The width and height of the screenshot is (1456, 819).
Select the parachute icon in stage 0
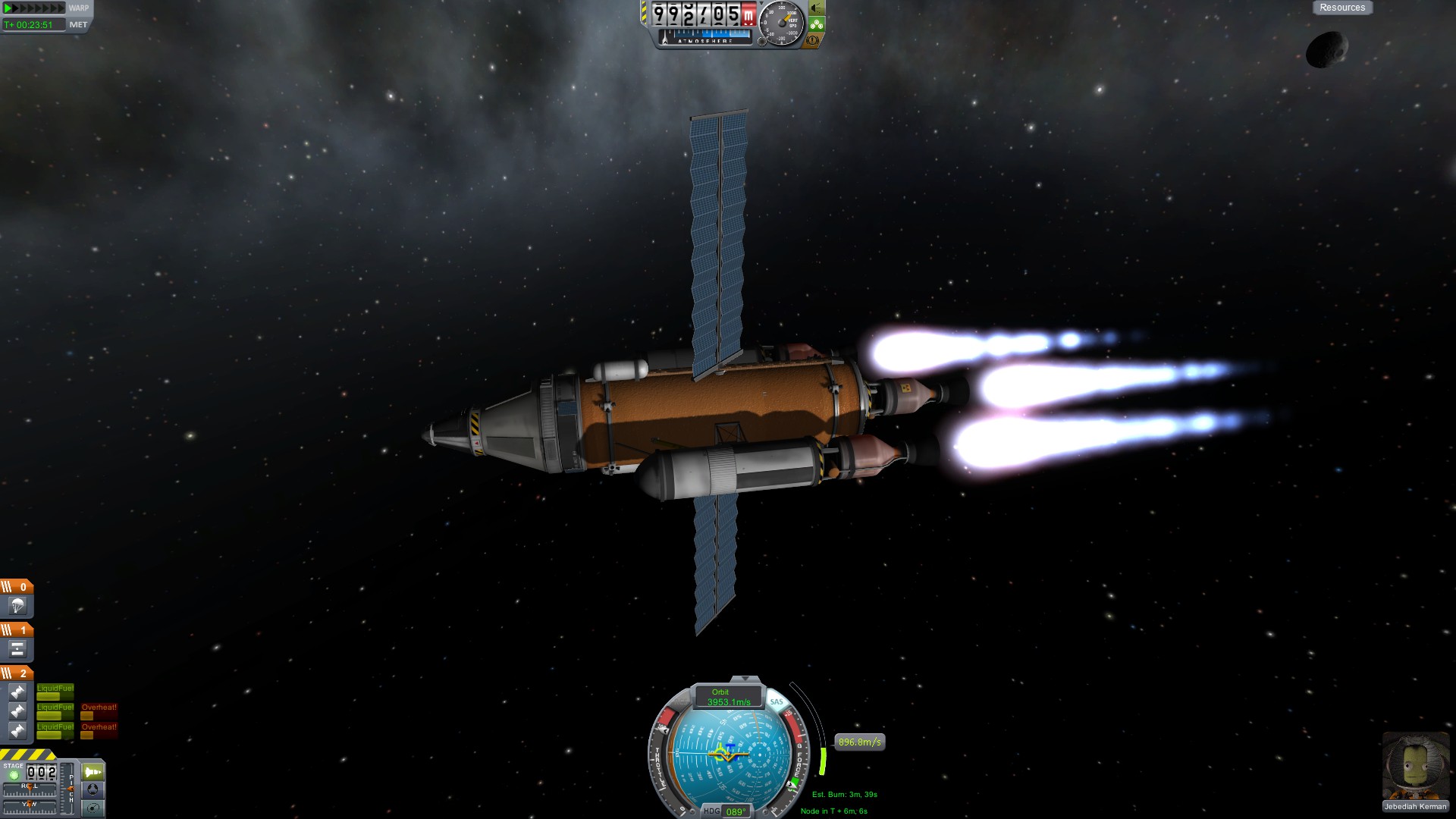pyautogui.click(x=17, y=606)
